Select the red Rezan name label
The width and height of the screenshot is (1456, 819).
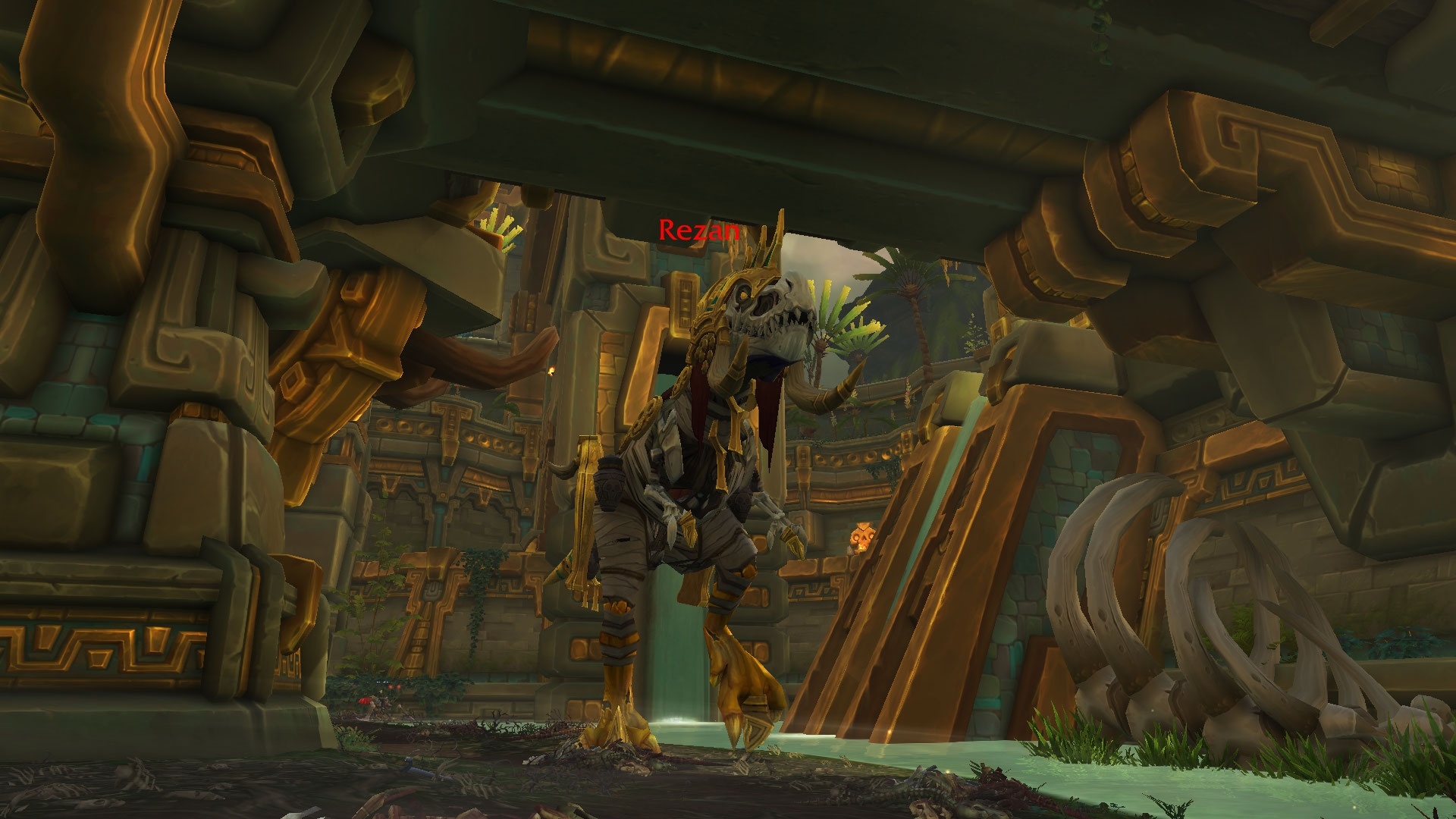[698, 230]
